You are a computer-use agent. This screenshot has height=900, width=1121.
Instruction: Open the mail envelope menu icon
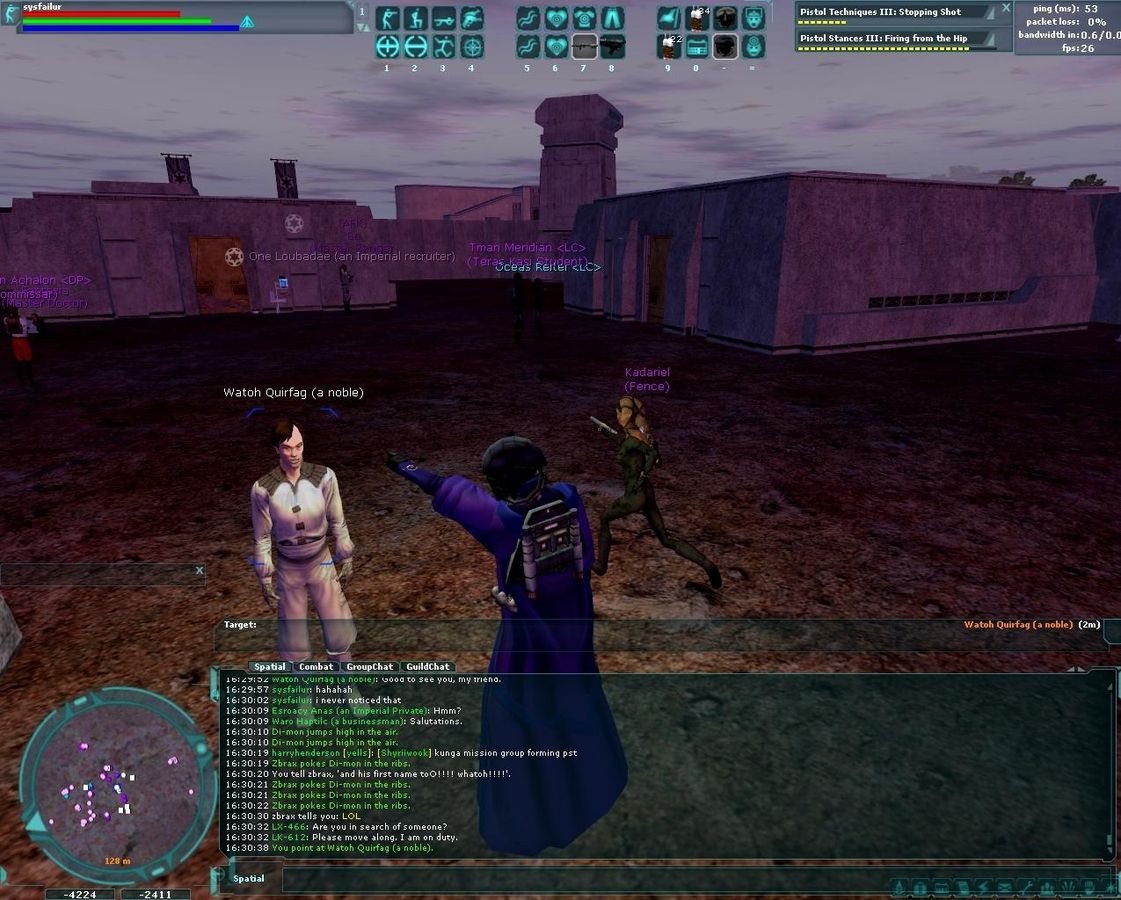tap(1003, 886)
